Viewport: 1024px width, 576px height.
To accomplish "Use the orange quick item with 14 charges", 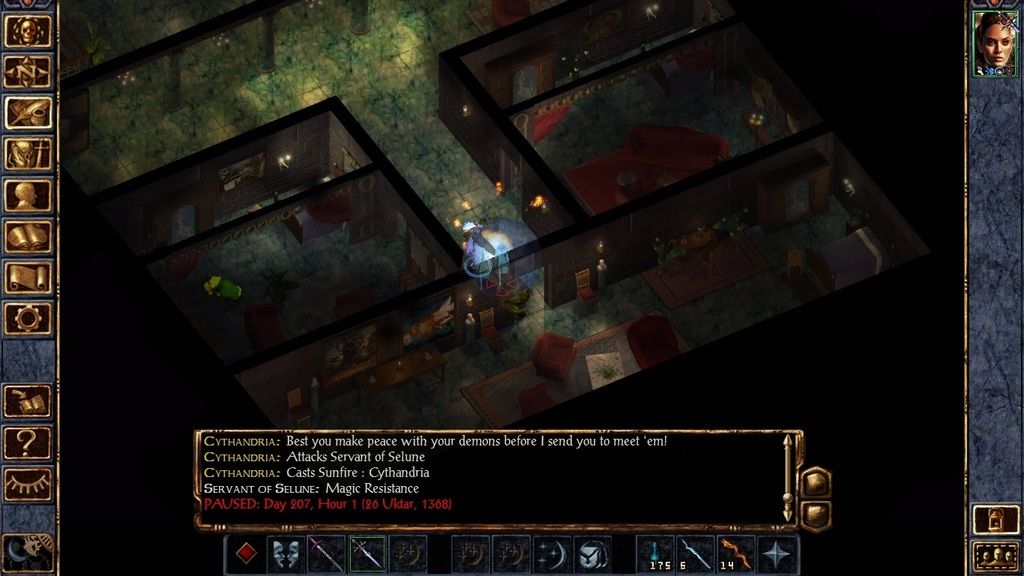I will pos(737,554).
